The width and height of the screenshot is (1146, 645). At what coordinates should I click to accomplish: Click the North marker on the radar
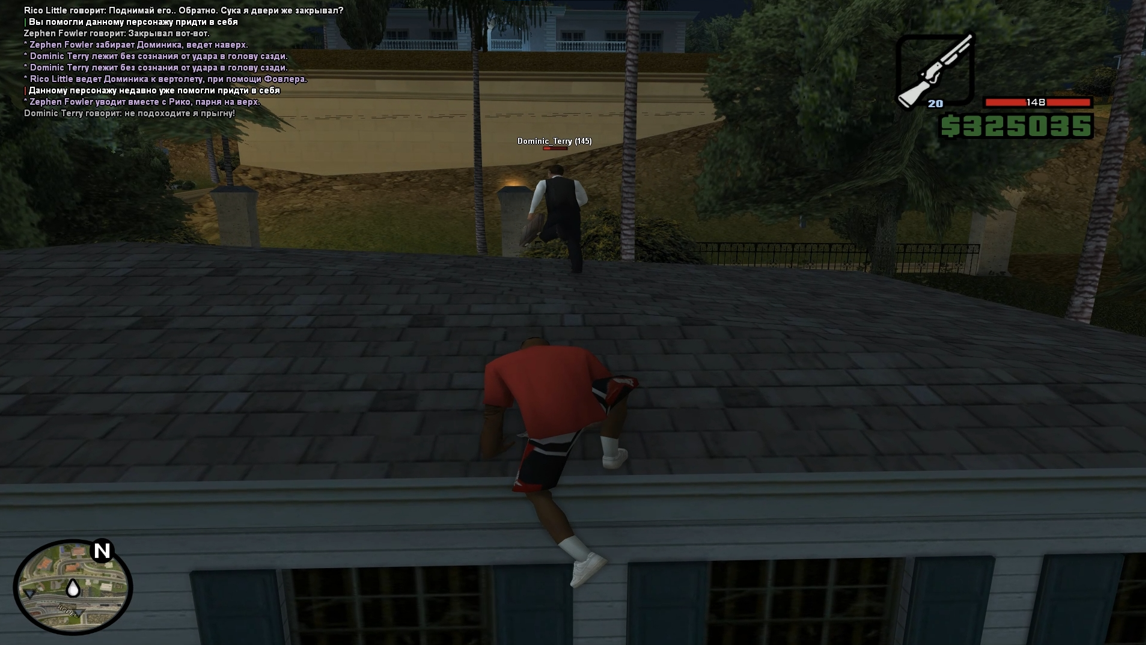102,551
